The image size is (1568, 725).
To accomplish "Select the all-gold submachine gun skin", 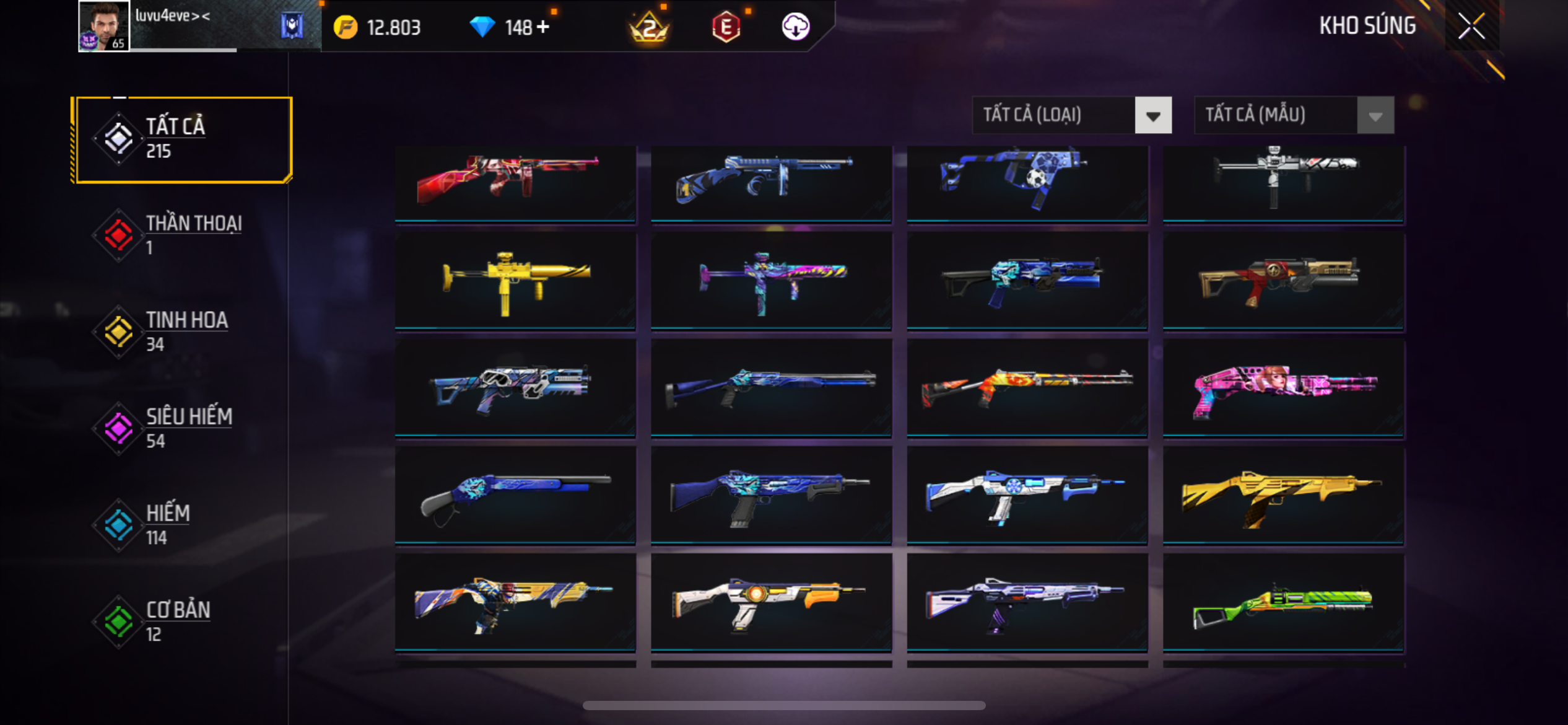I will pyautogui.click(x=515, y=279).
